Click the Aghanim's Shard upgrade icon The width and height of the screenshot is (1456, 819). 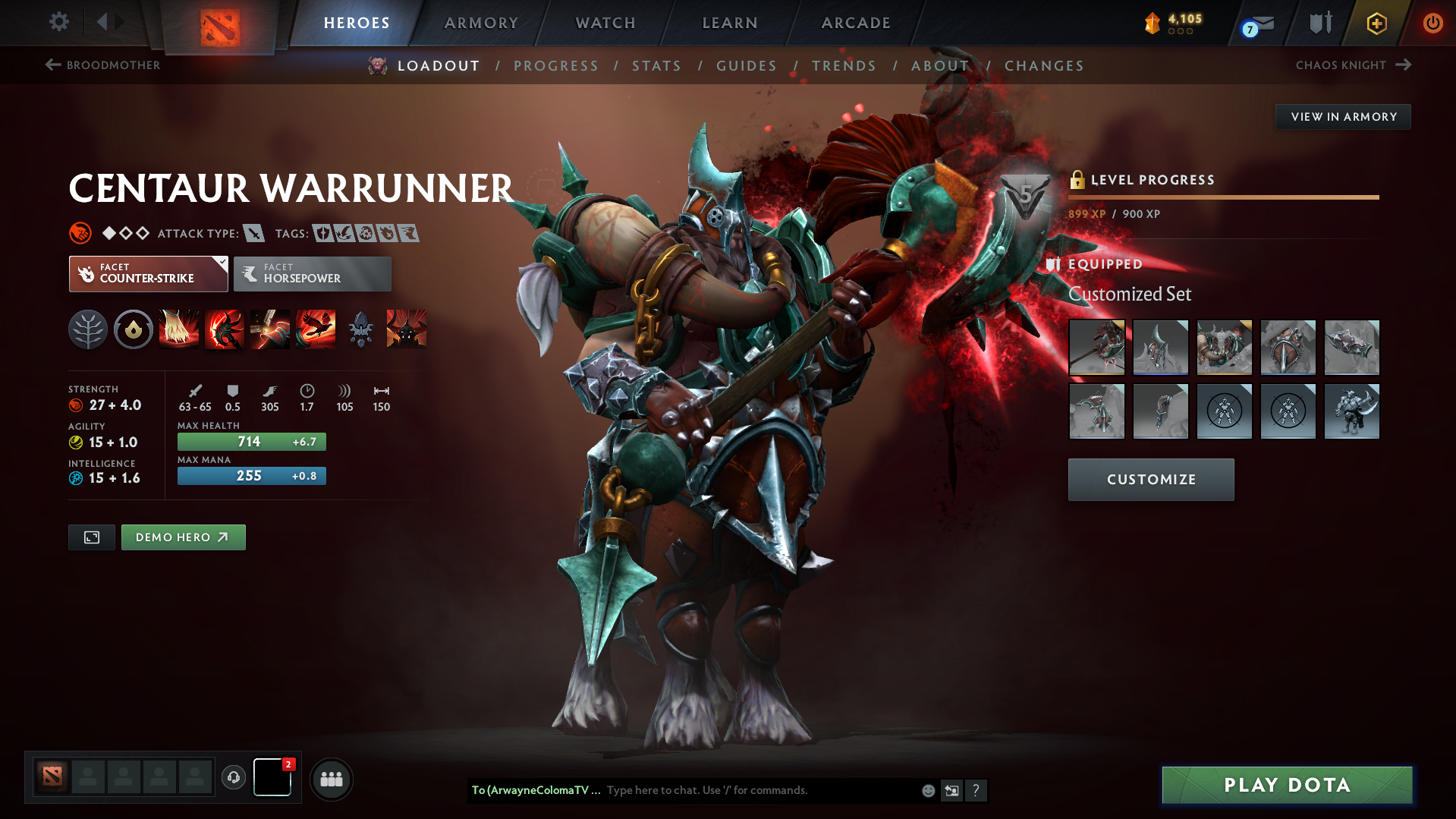360,329
